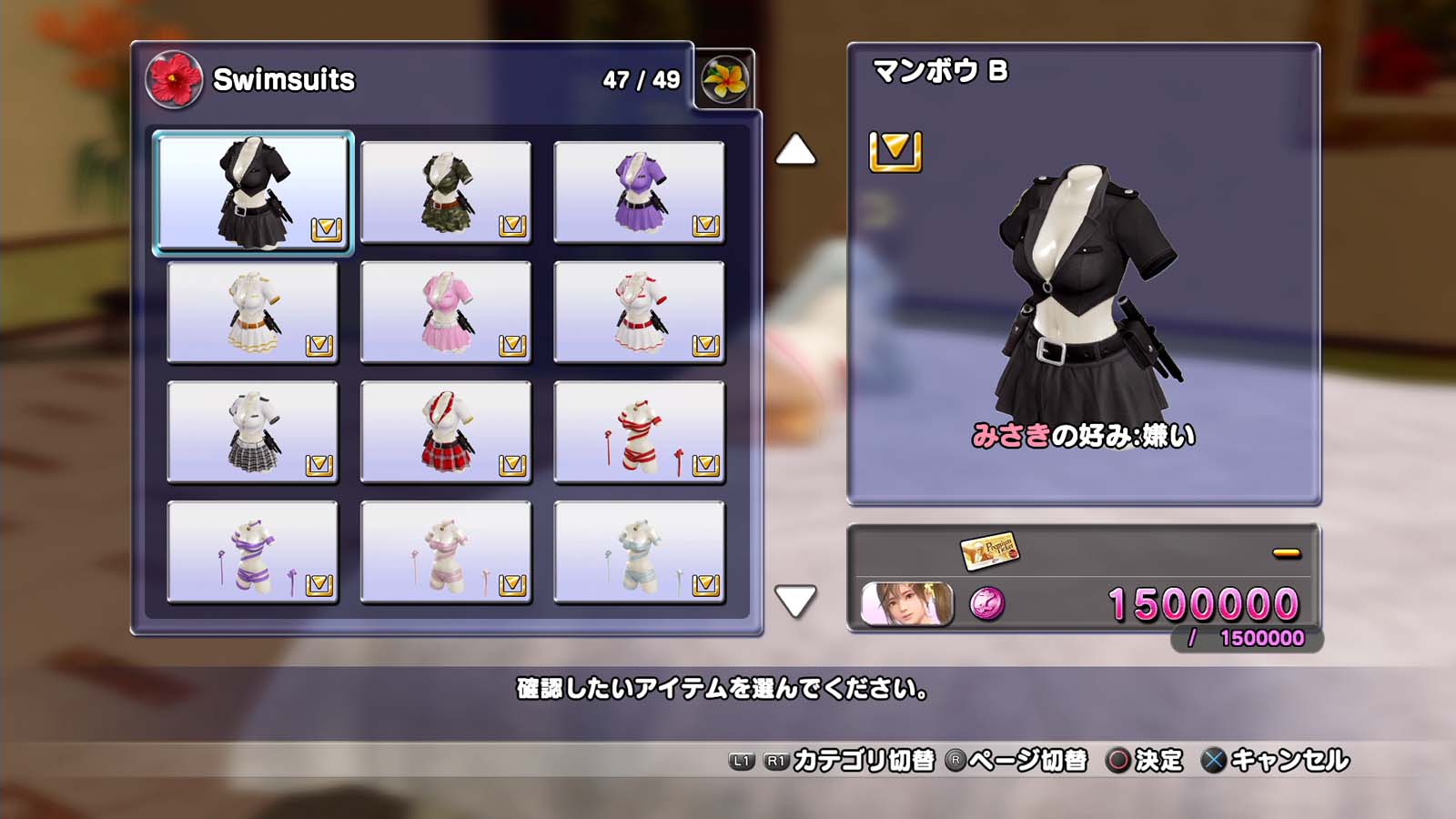
Task: Select the red hibiscus Swimsuits category
Action: [x=174, y=79]
